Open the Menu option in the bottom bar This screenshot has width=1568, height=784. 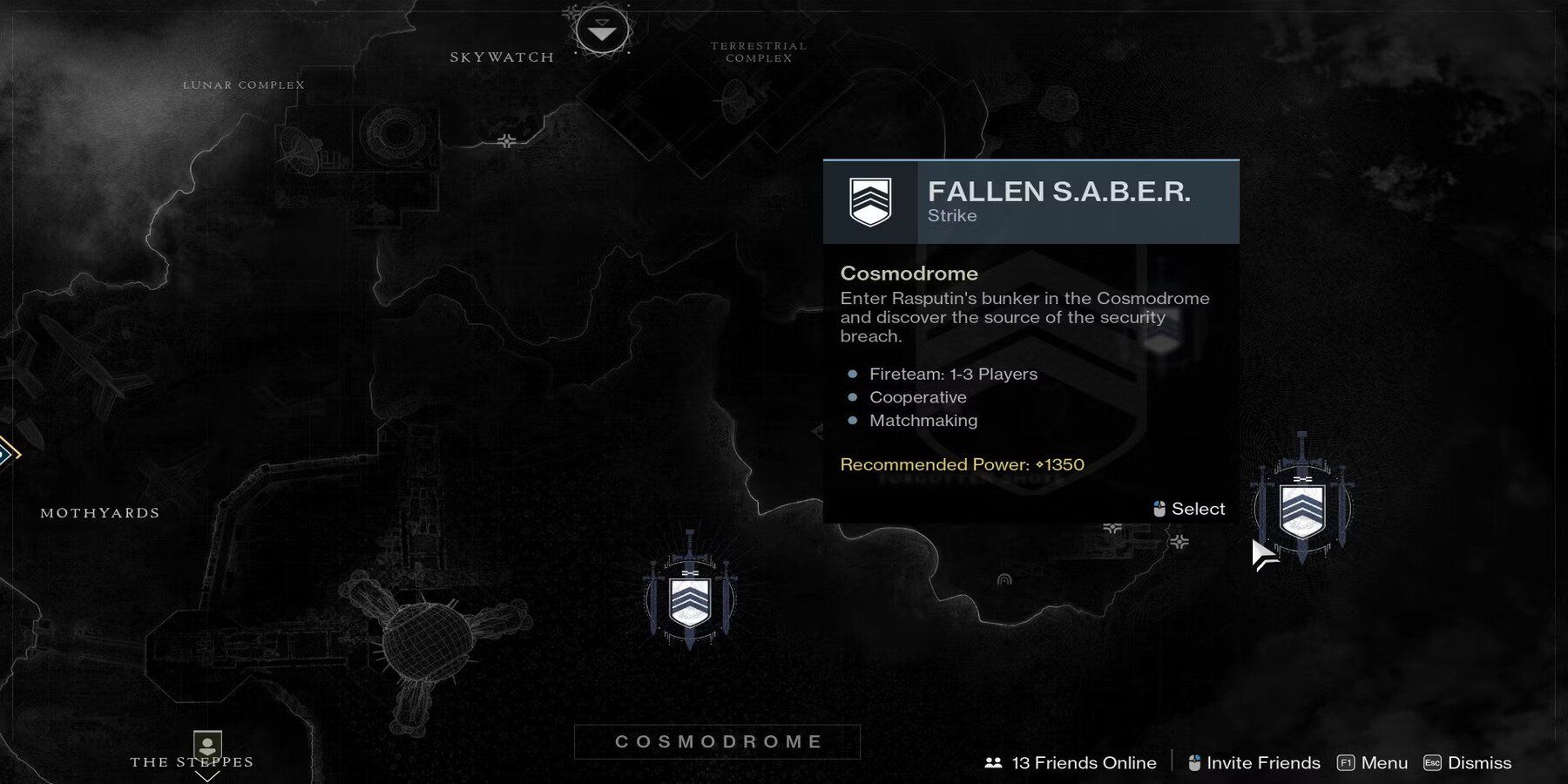(1385, 762)
